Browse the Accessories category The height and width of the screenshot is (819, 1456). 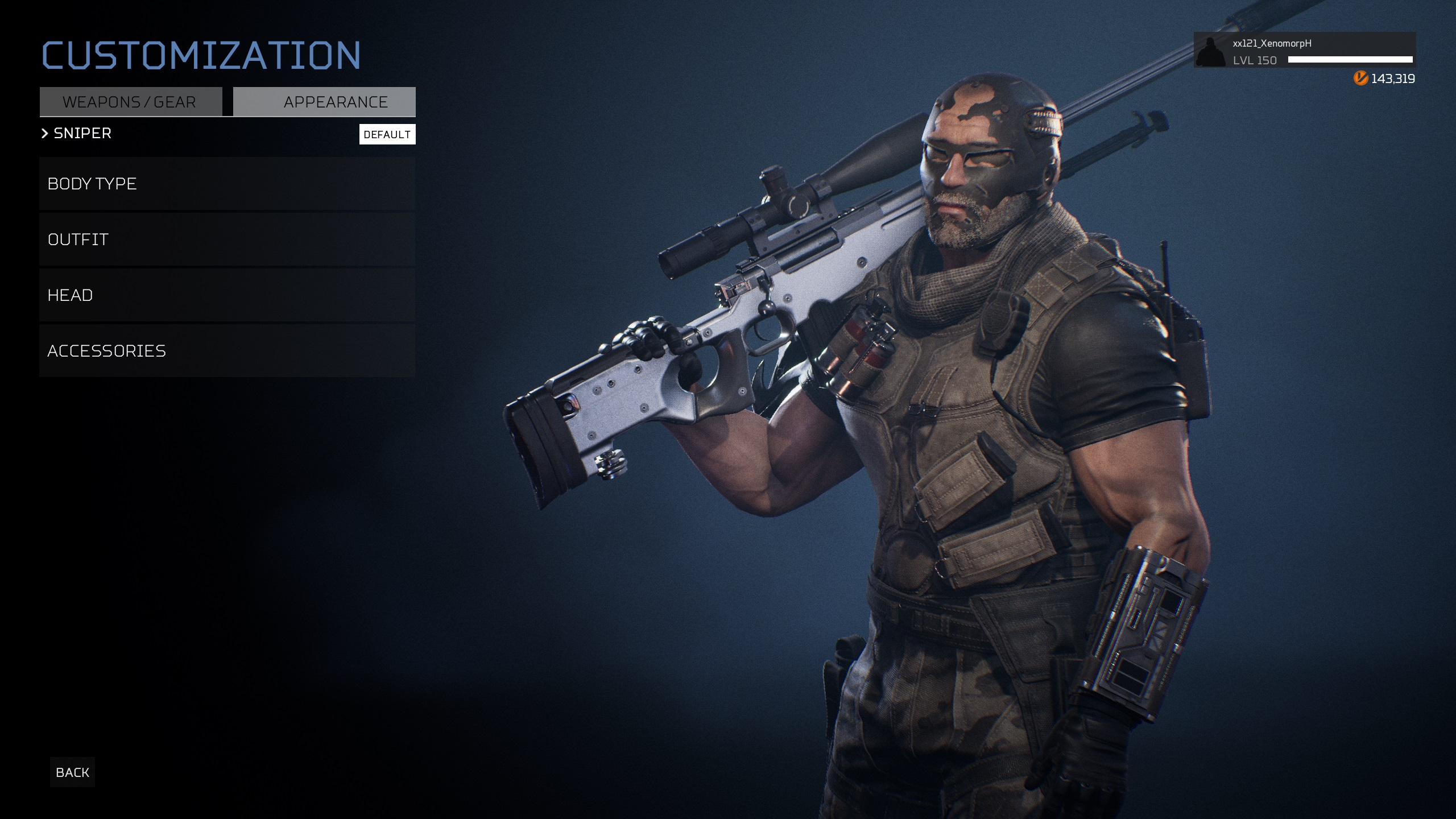[227, 351]
